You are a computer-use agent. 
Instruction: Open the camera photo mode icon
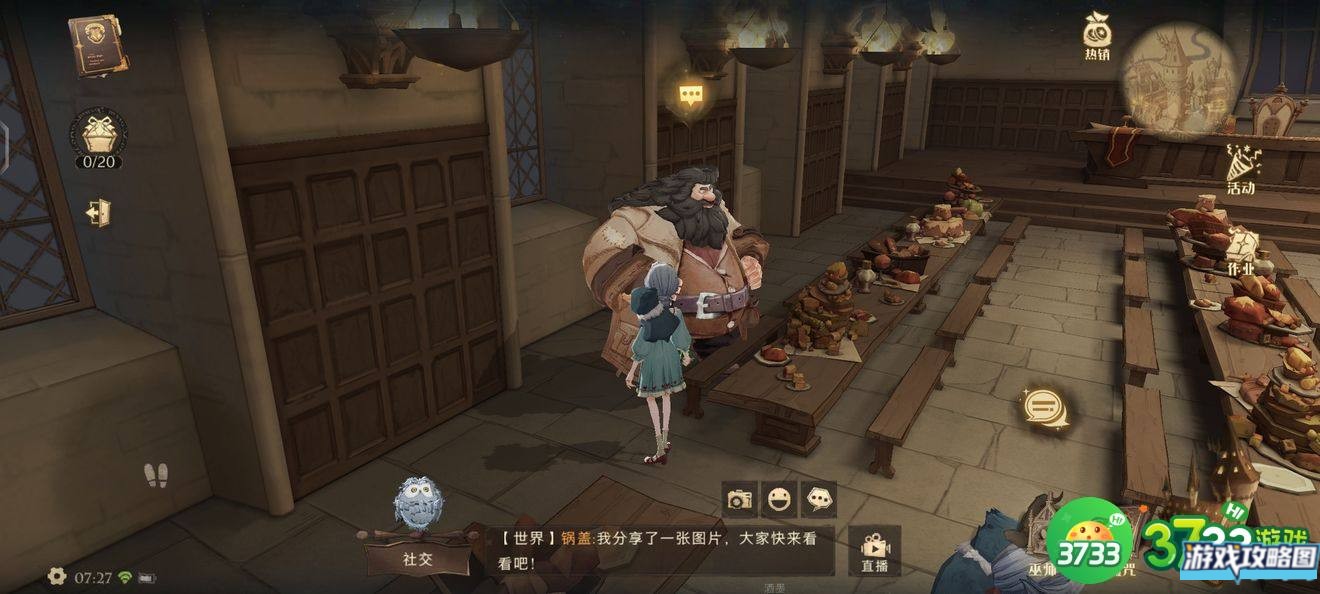tap(740, 498)
